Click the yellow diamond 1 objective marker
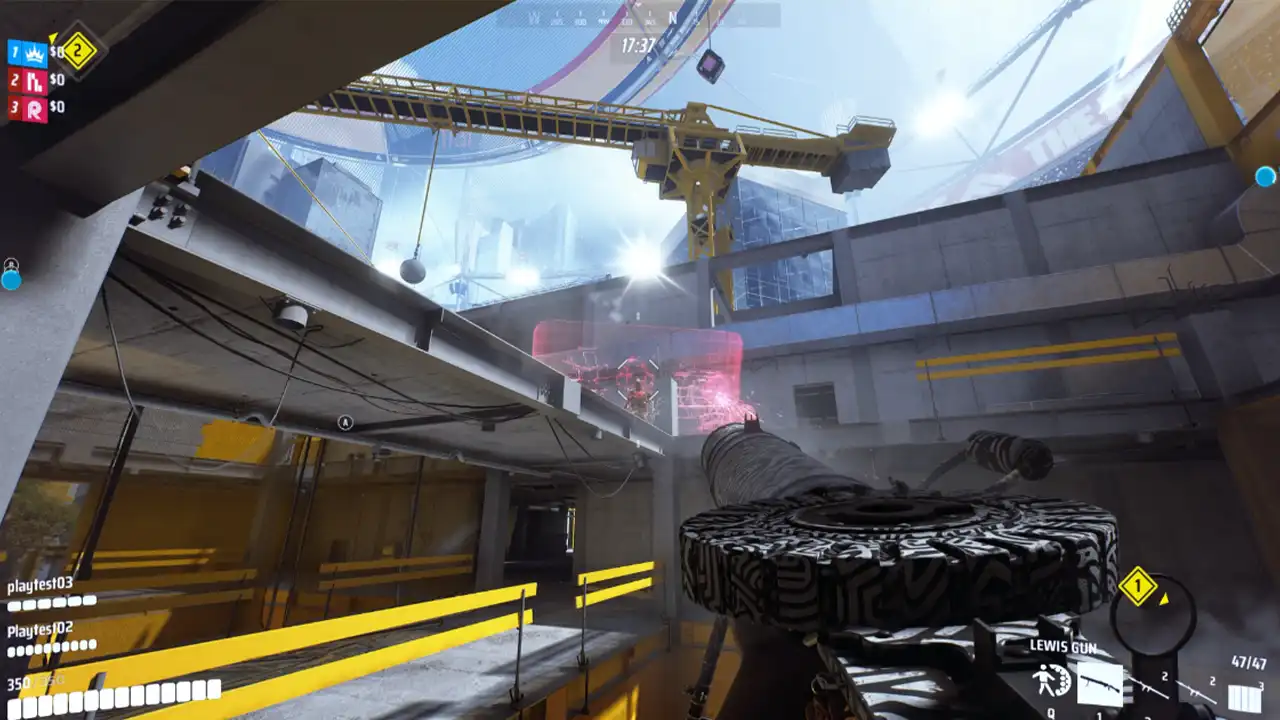 point(1139,585)
